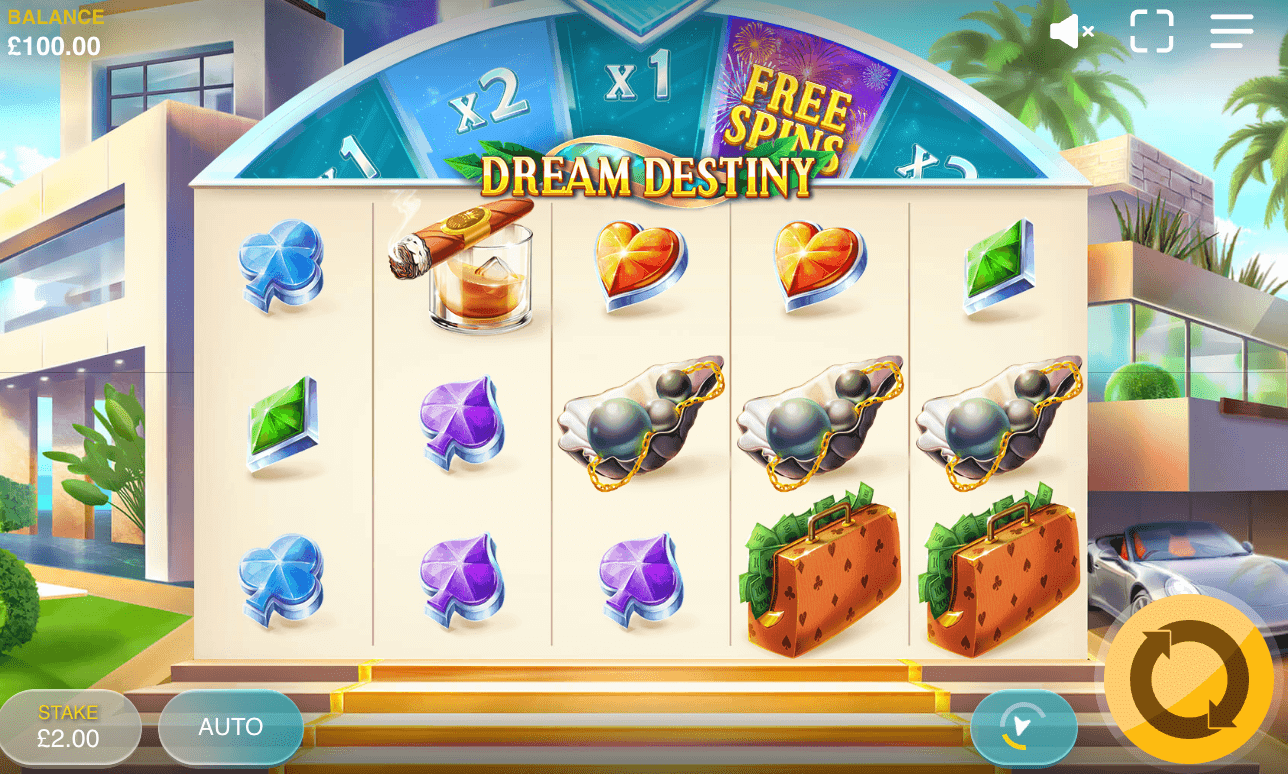Select the purple spade symbol on reel two
The width and height of the screenshot is (1288, 774).
(x=465, y=420)
